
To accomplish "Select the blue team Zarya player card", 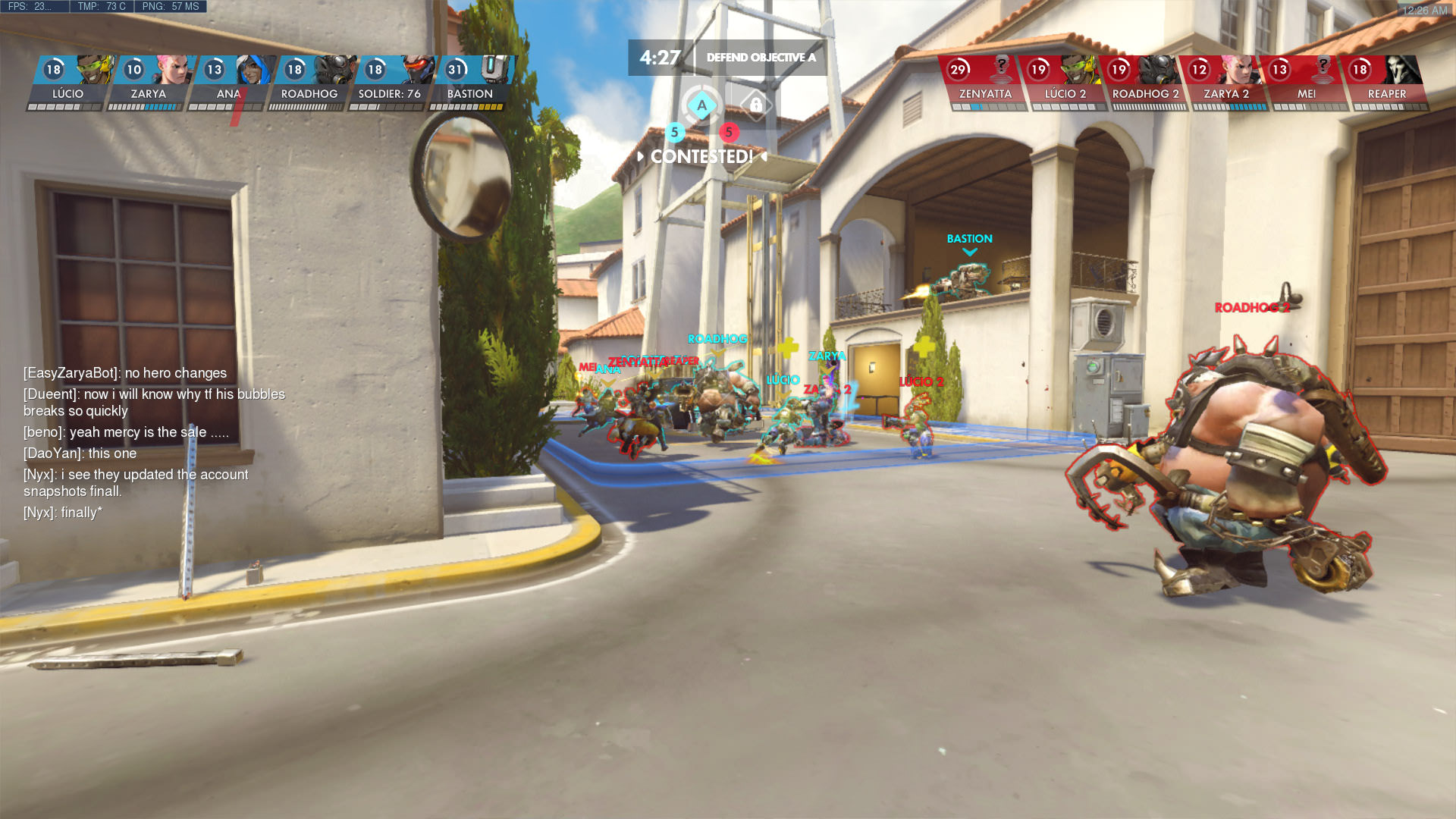I will [x=149, y=83].
